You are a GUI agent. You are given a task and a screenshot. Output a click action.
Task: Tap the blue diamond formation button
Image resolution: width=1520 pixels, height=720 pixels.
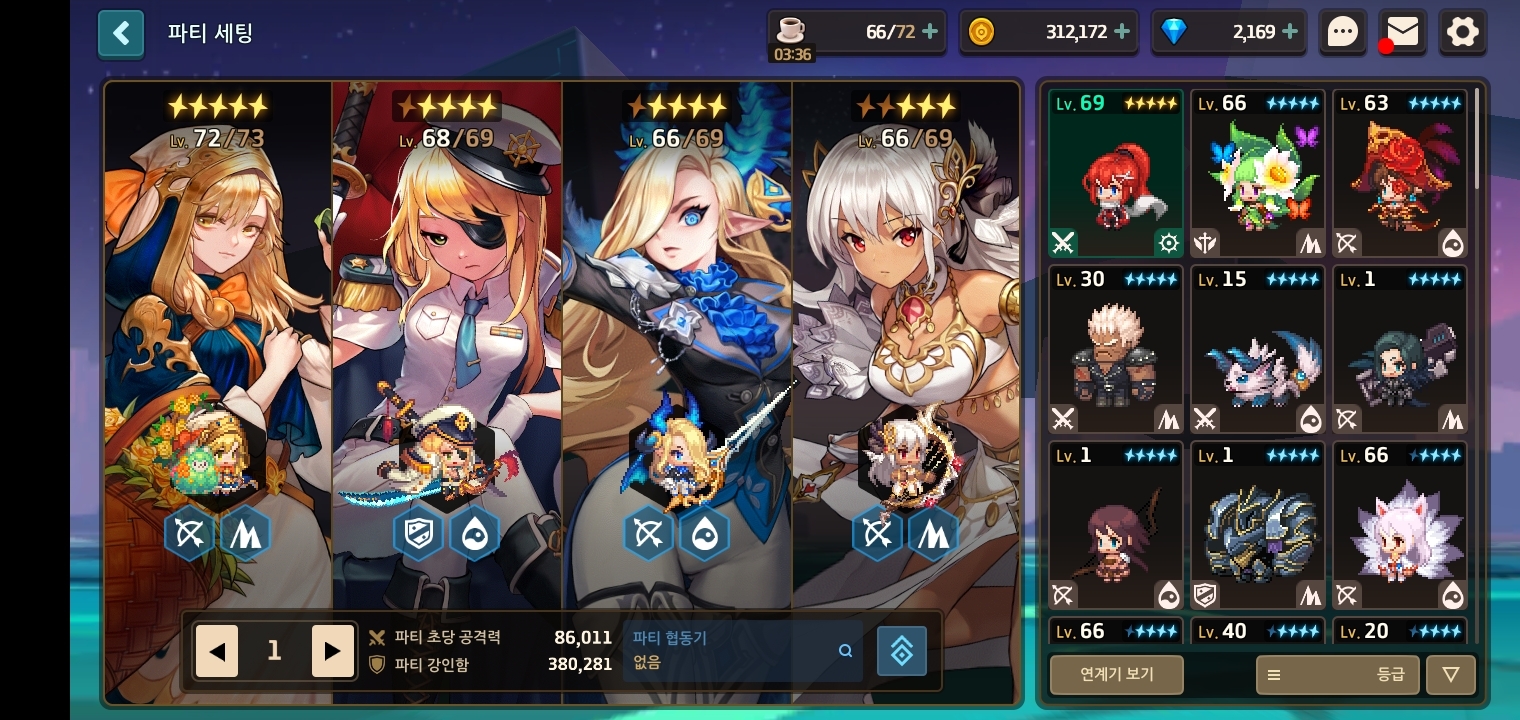[901, 651]
